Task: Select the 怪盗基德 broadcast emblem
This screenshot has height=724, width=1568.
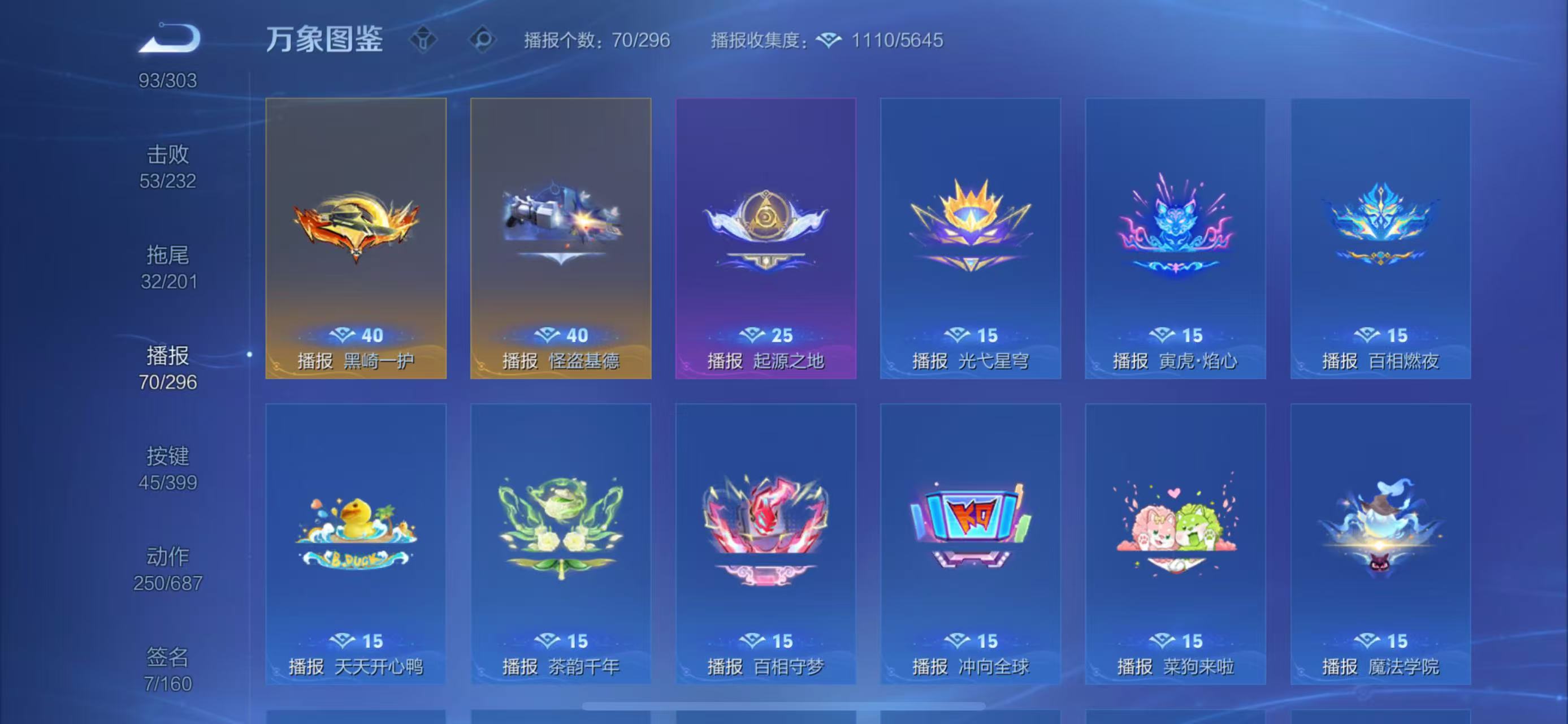Action: 560,238
